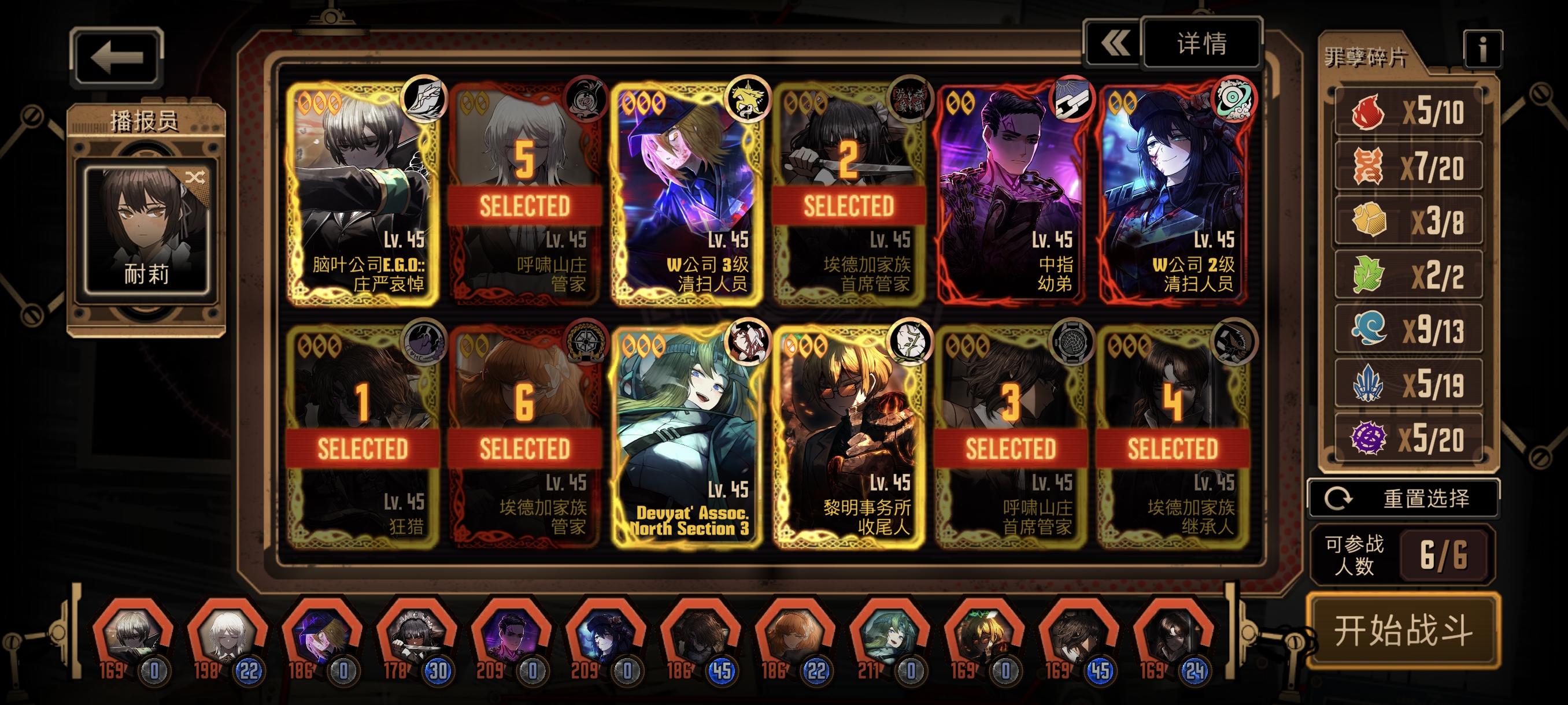Reset selection with 重置选择
The height and width of the screenshot is (705, 1568).
1403,498
